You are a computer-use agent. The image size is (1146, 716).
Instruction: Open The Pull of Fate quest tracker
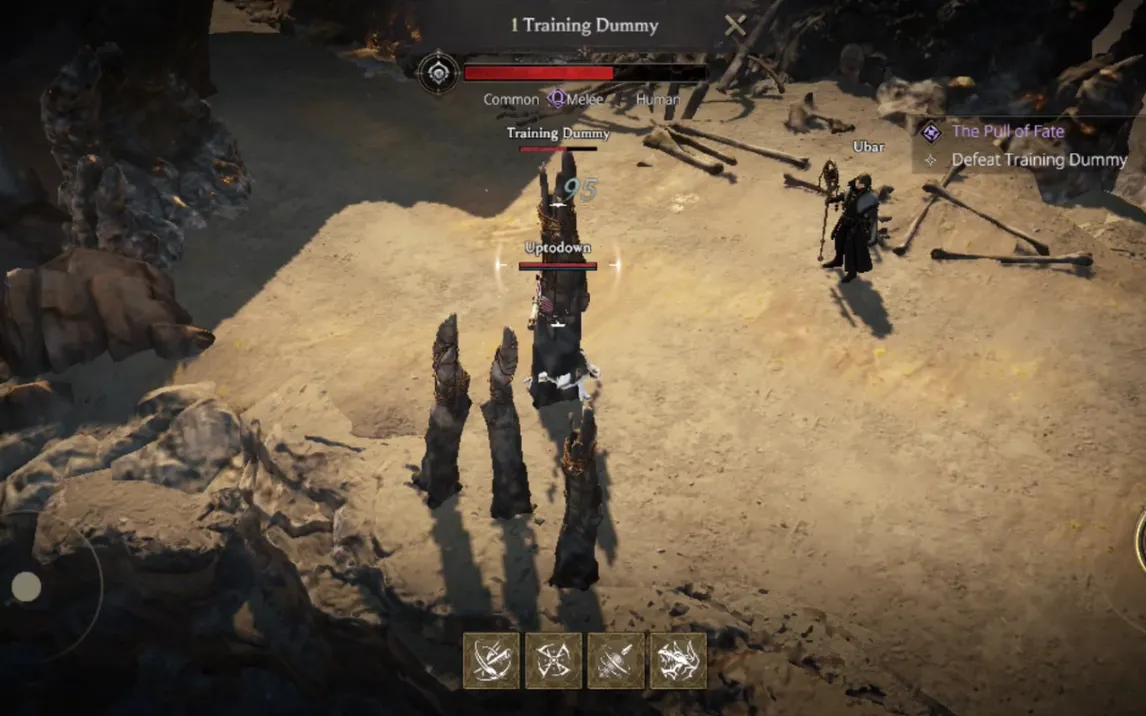[1007, 131]
